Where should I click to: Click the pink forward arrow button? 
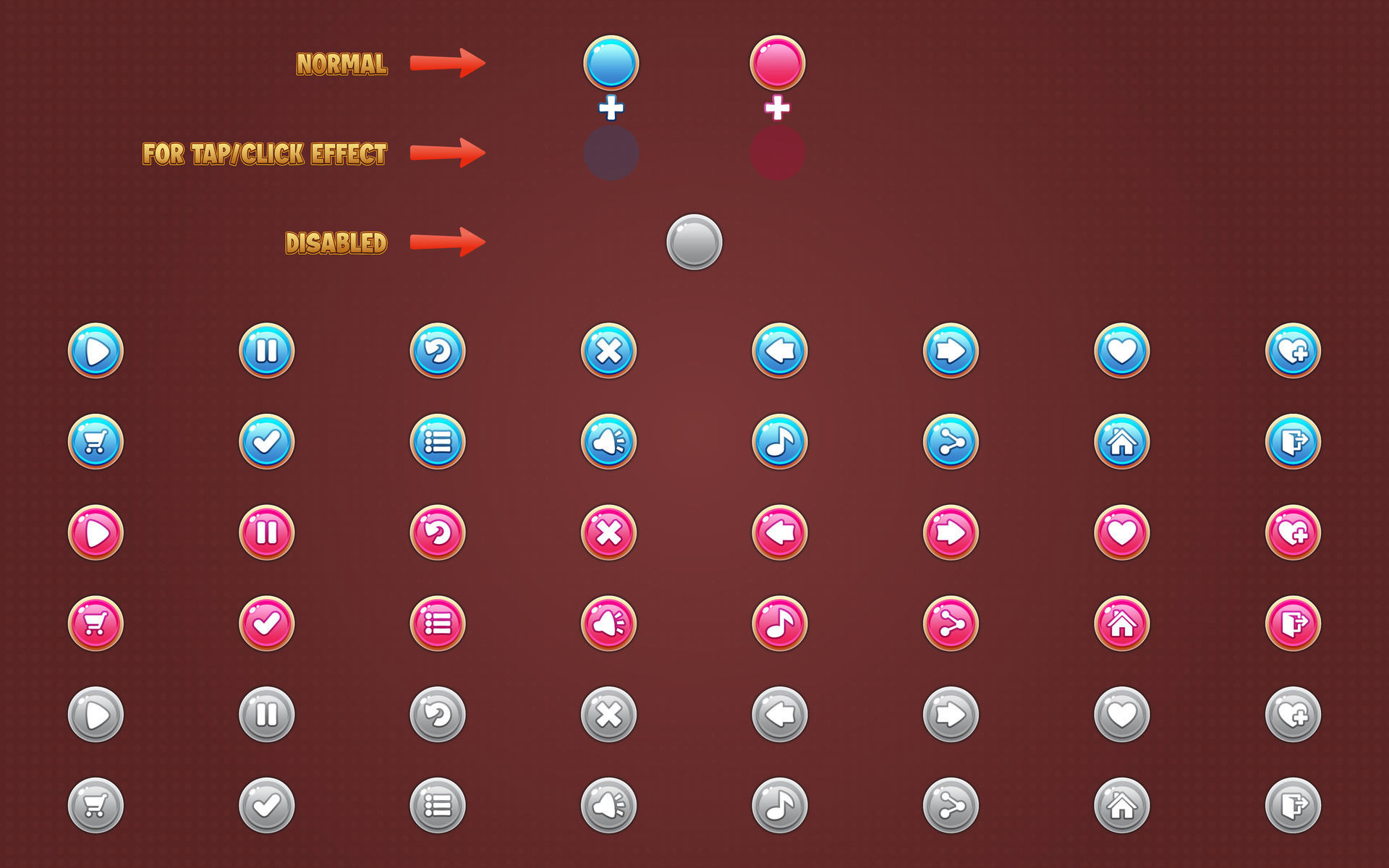pyautogui.click(x=950, y=532)
